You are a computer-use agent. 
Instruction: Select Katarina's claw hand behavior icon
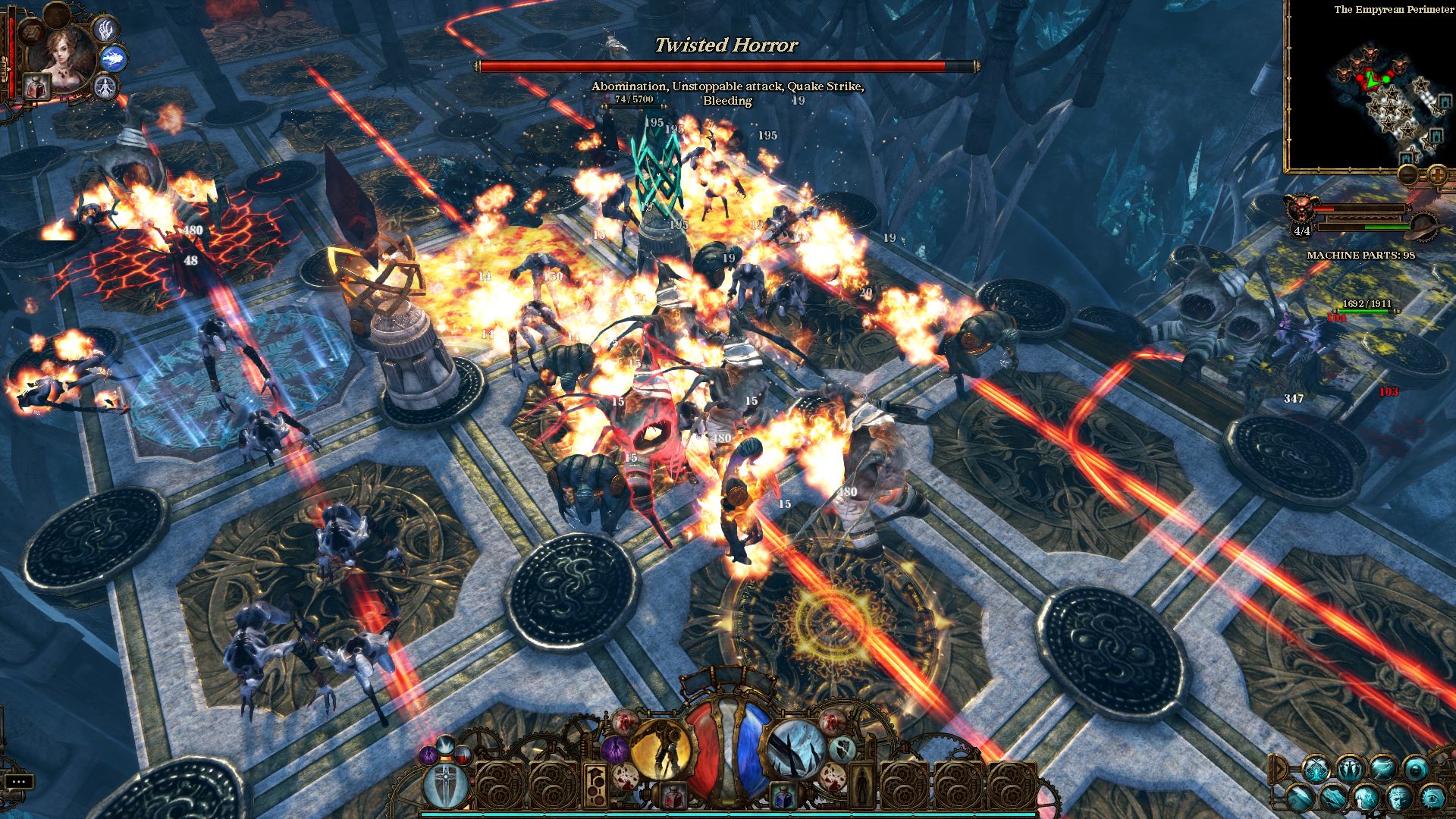pyautogui.click(x=105, y=30)
